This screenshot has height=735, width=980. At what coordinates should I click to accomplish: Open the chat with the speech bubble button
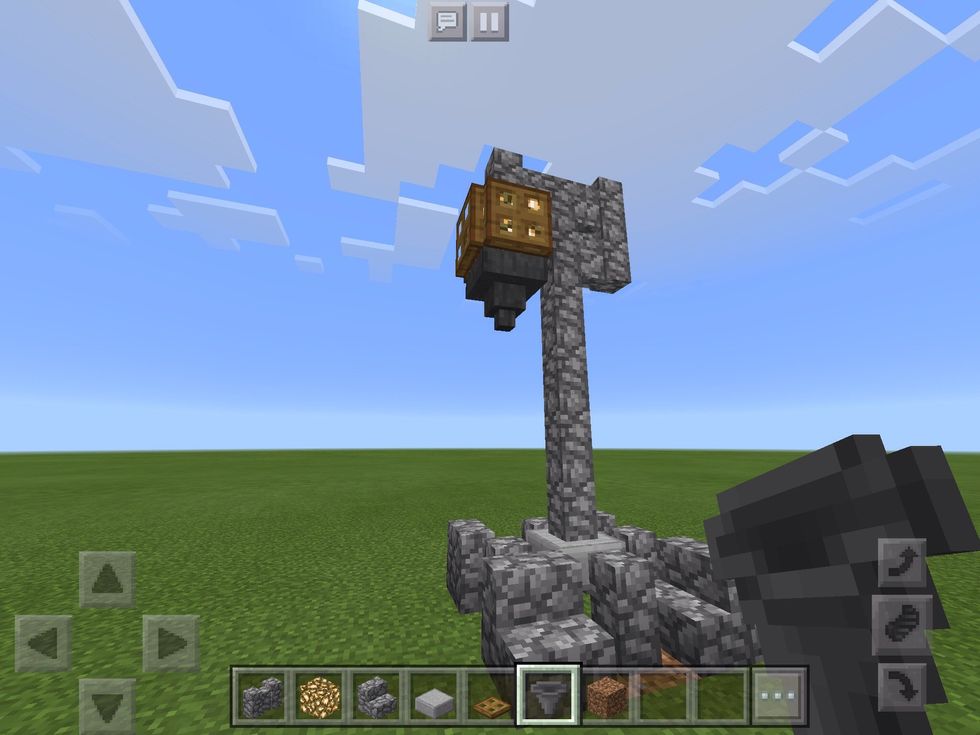pyautogui.click(x=448, y=22)
